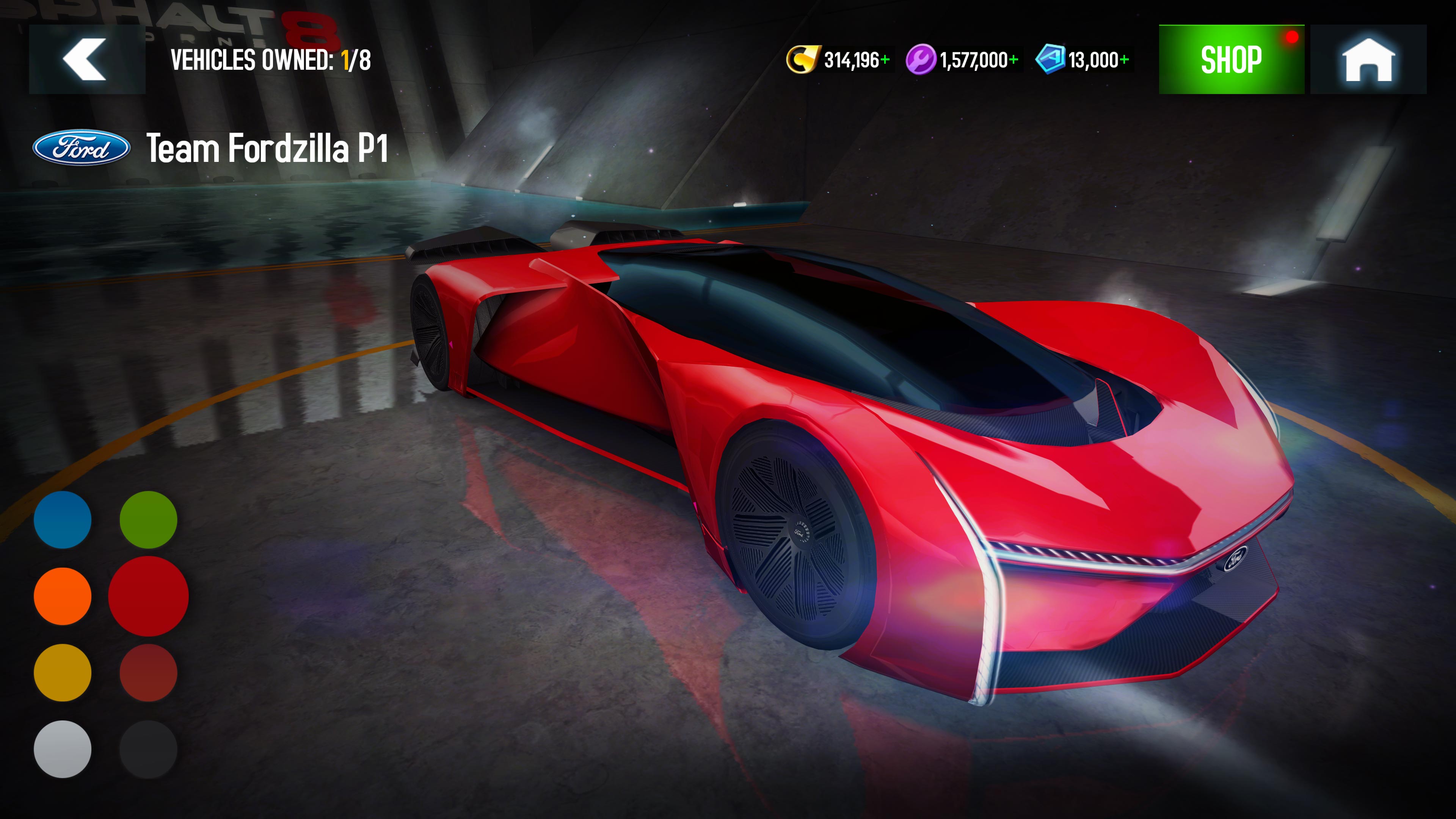
Task: Select the dark gray paint swatch
Action: click(x=149, y=751)
